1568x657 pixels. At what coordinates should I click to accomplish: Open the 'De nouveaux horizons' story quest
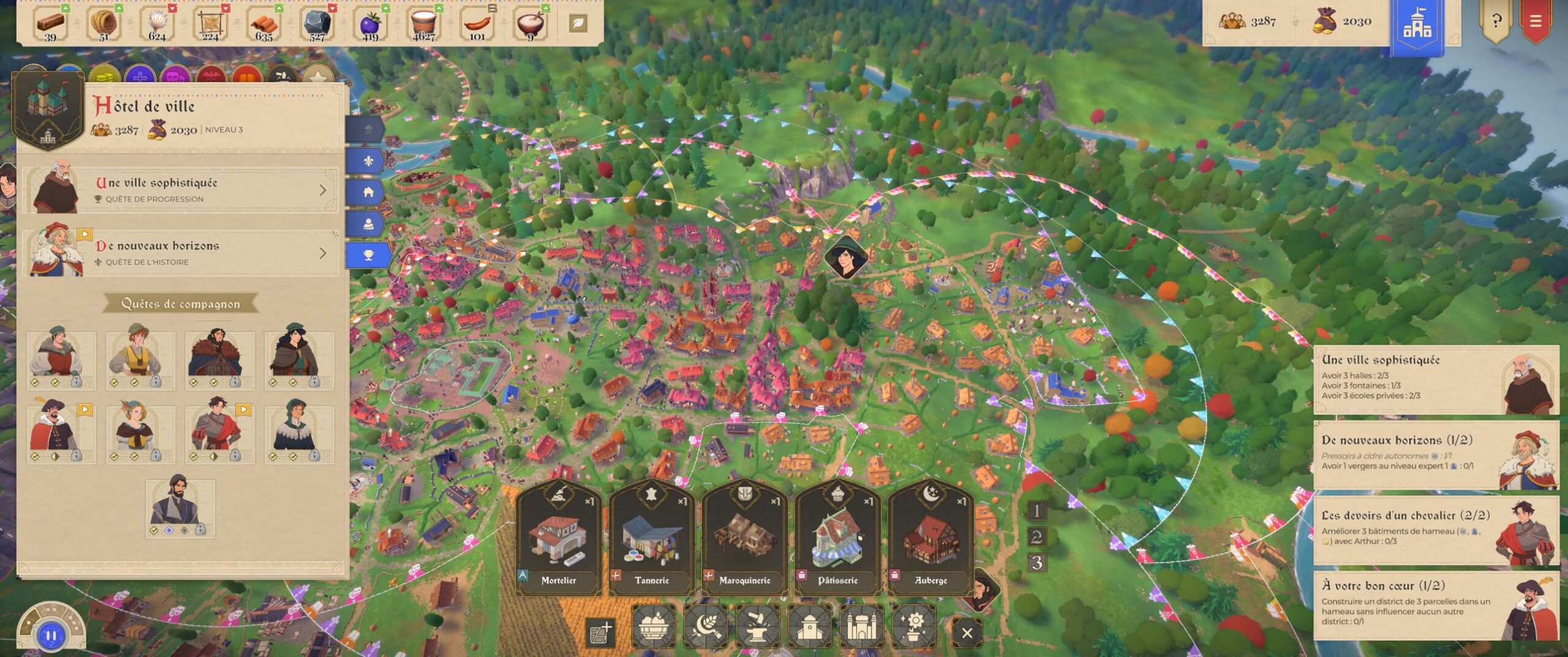click(180, 253)
